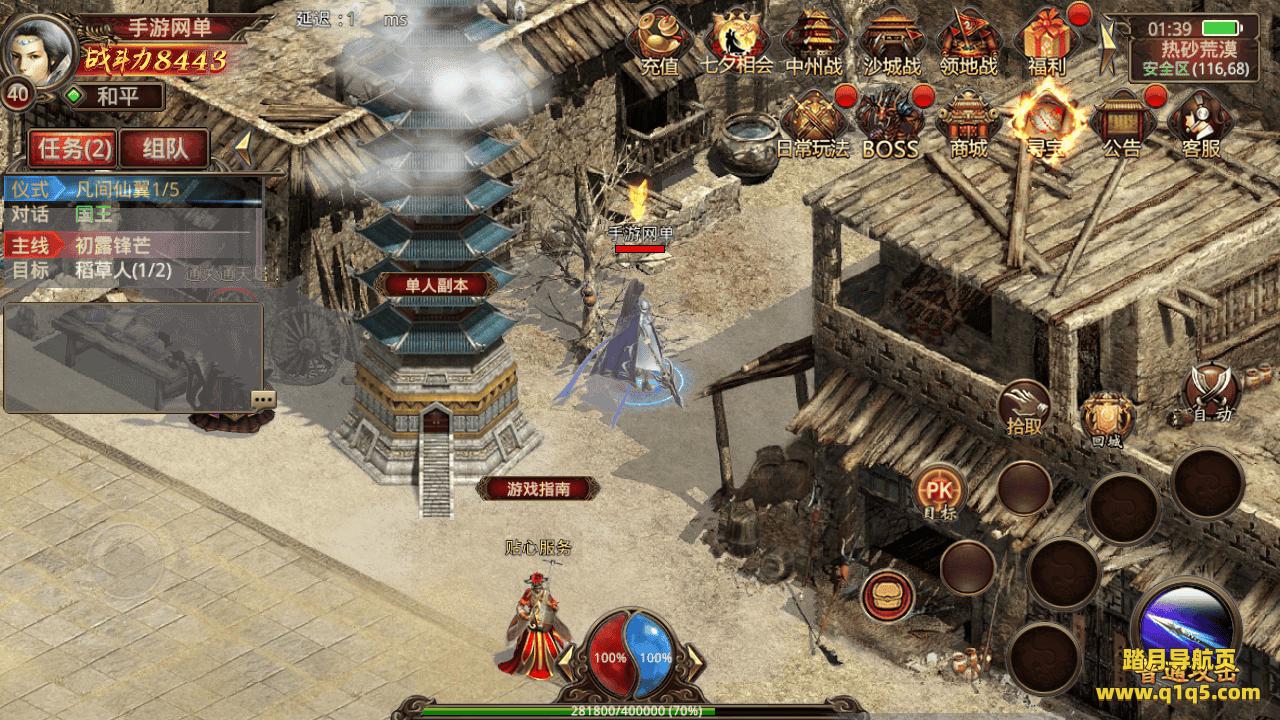The width and height of the screenshot is (1280, 720).
Task: Open the 商城 shop
Action: pyautogui.click(x=967, y=122)
